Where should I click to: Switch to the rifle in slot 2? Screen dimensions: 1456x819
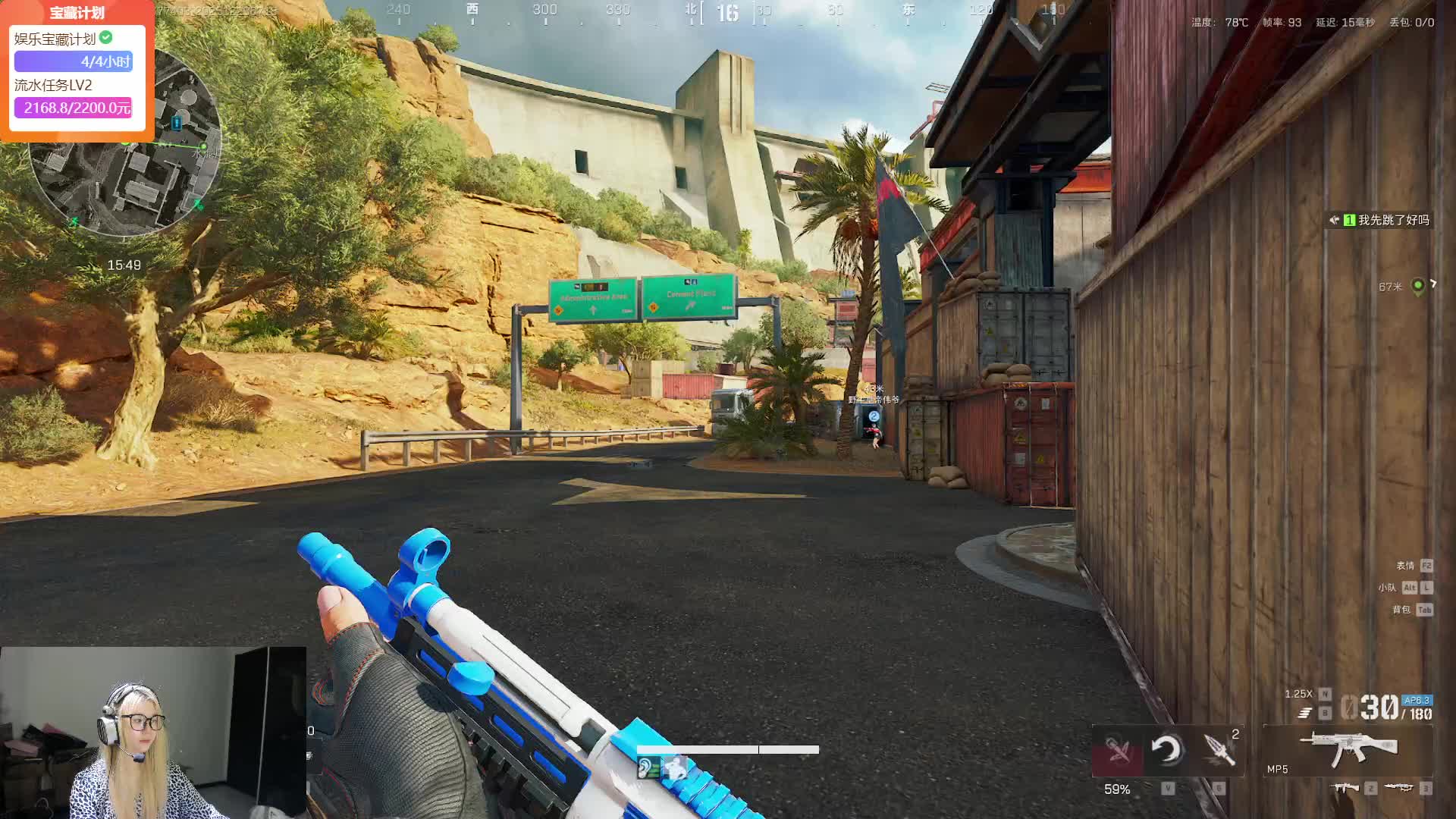click(x=1347, y=789)
